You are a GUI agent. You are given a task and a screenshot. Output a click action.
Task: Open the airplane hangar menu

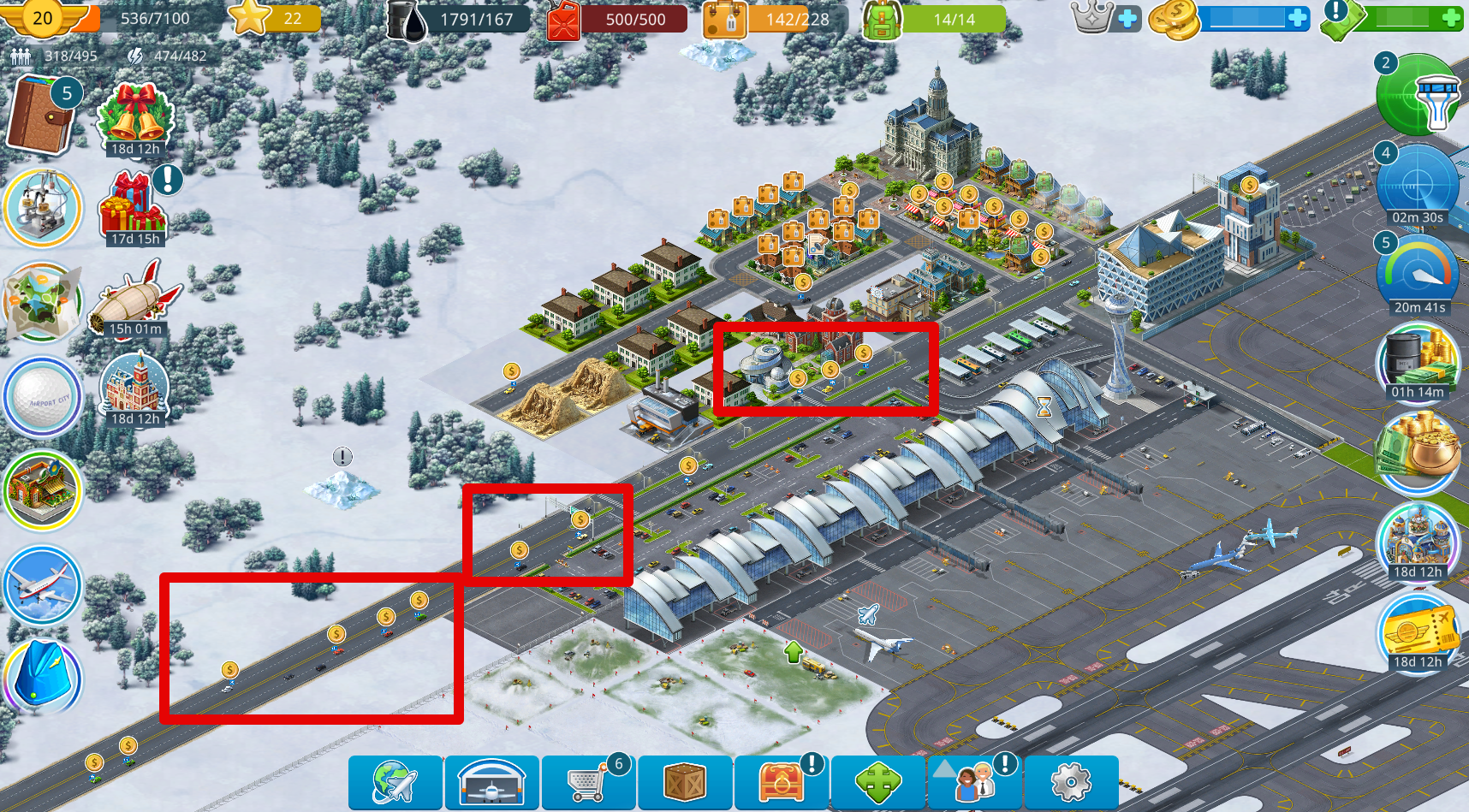tap(491, 782)
